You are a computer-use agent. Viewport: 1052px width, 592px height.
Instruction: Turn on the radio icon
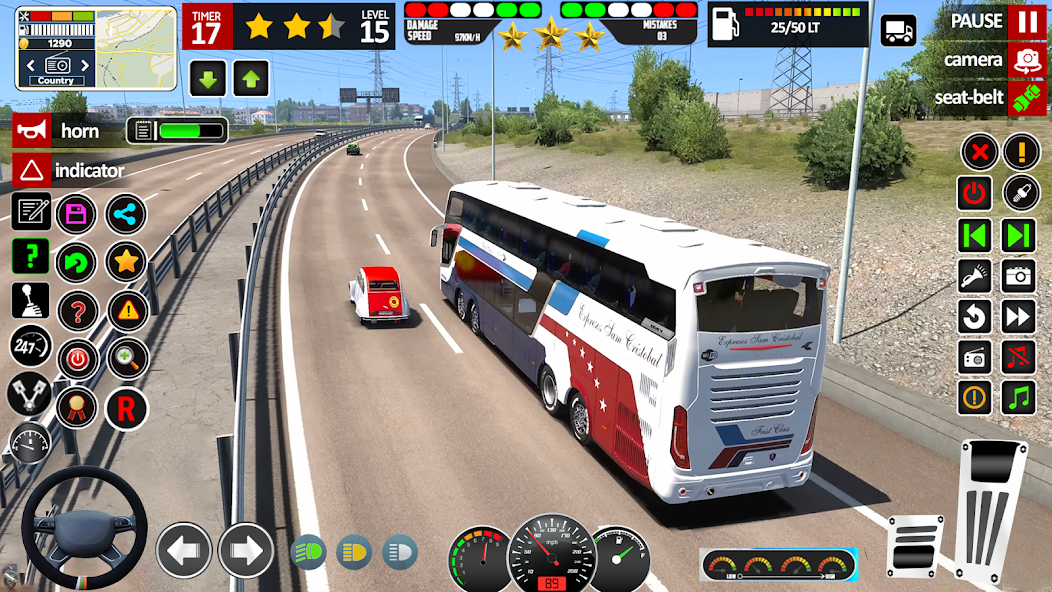[x=975, y=357]
